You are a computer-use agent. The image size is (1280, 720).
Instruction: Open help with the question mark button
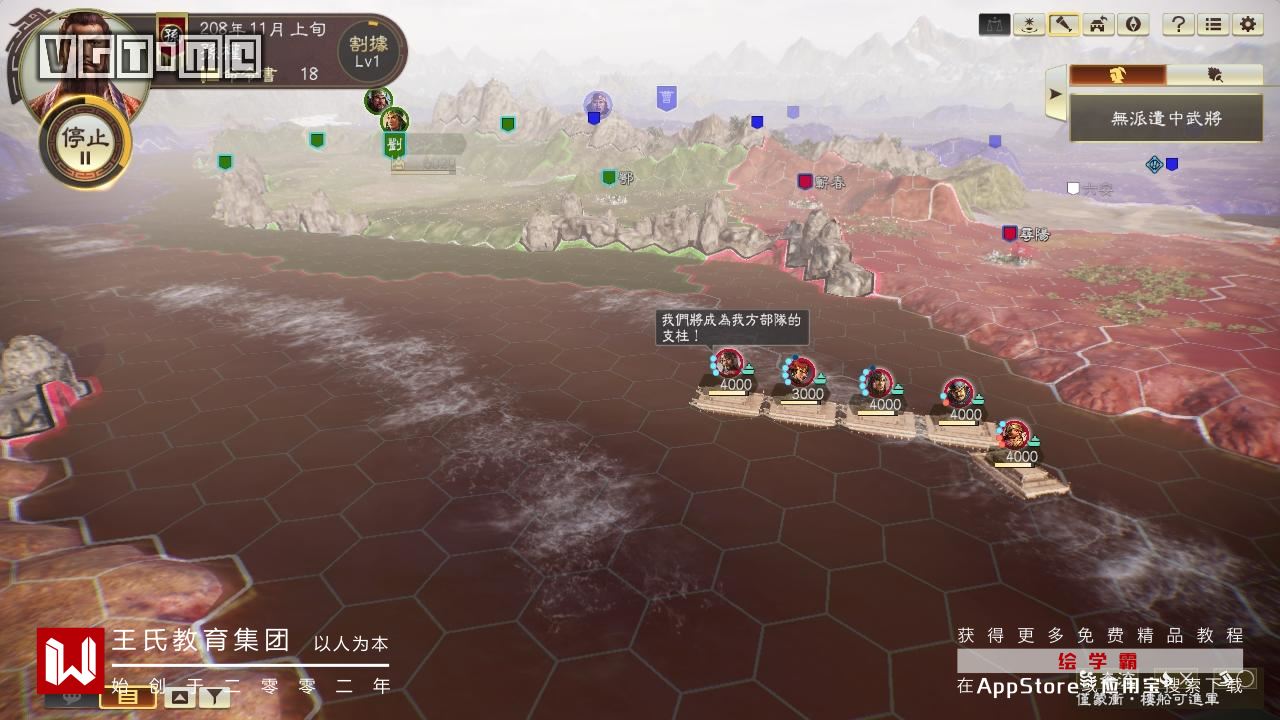[1179, 25]
